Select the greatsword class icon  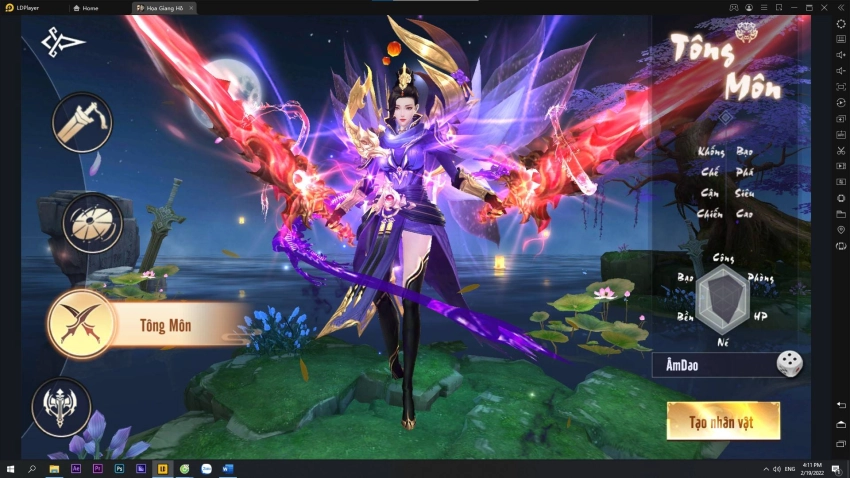coord(82,122)
